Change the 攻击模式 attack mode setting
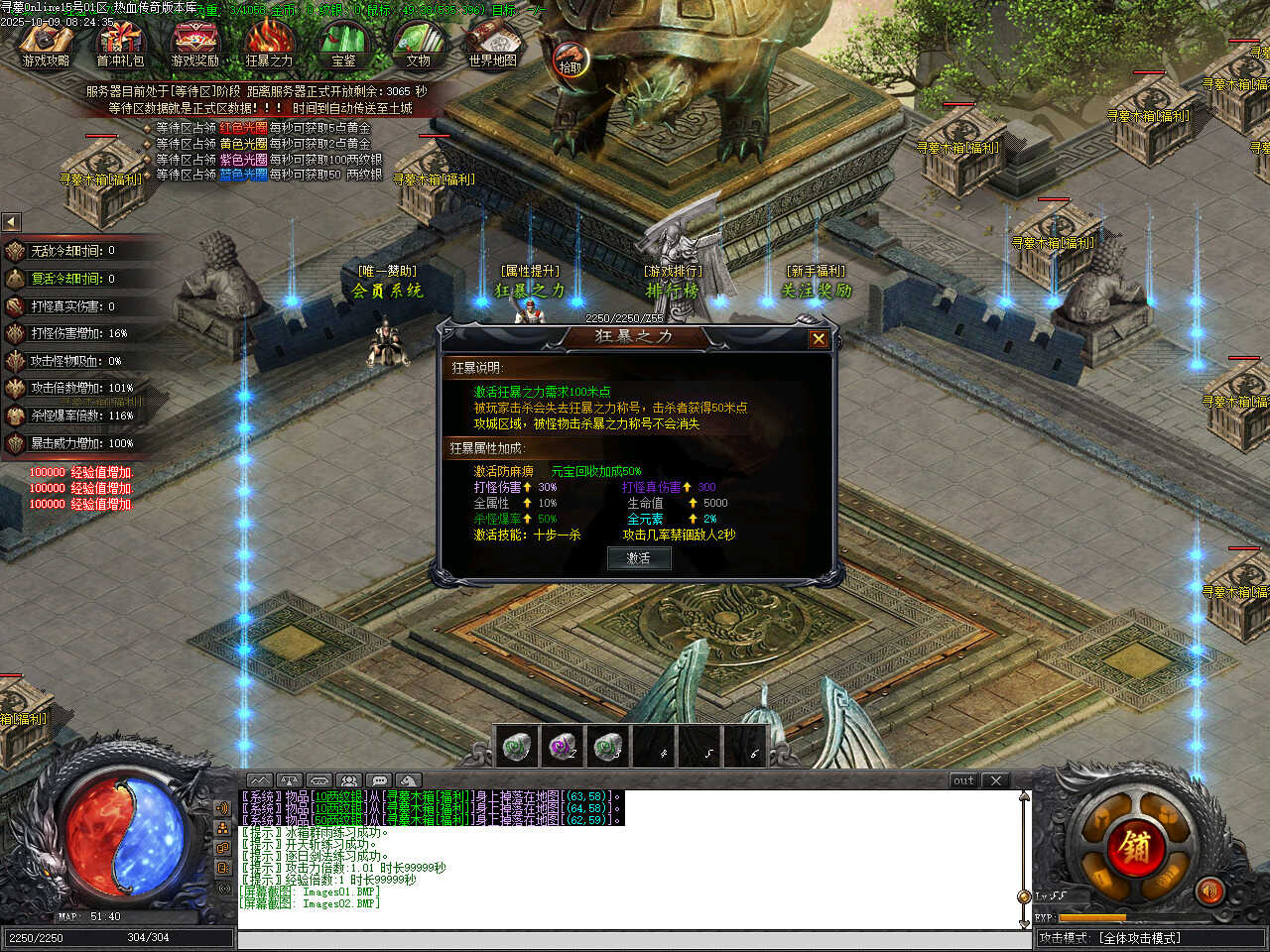 click(1151, 937)
